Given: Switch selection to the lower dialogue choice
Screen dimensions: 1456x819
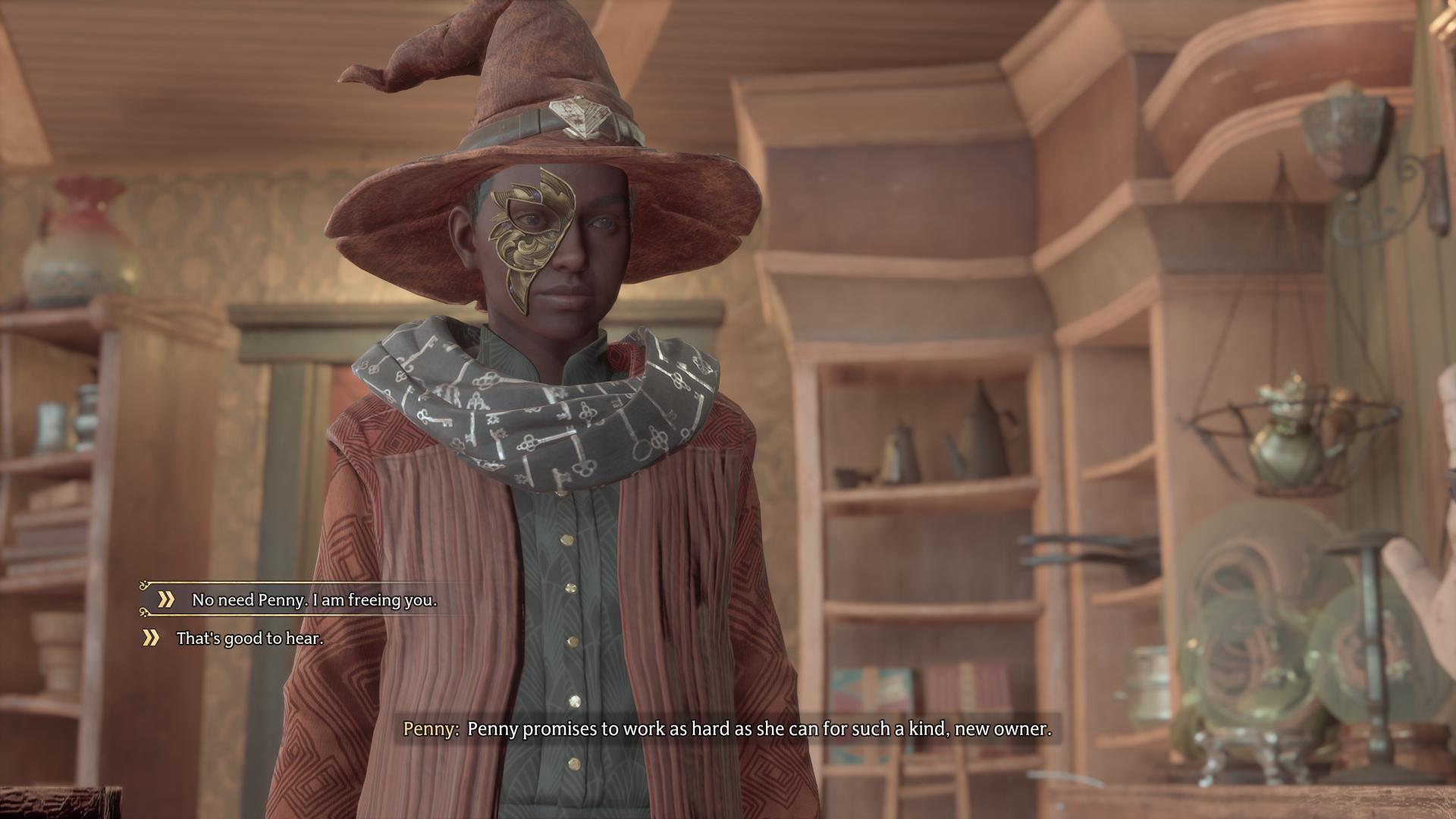Looking at the screenshot, I should [250, 639].
